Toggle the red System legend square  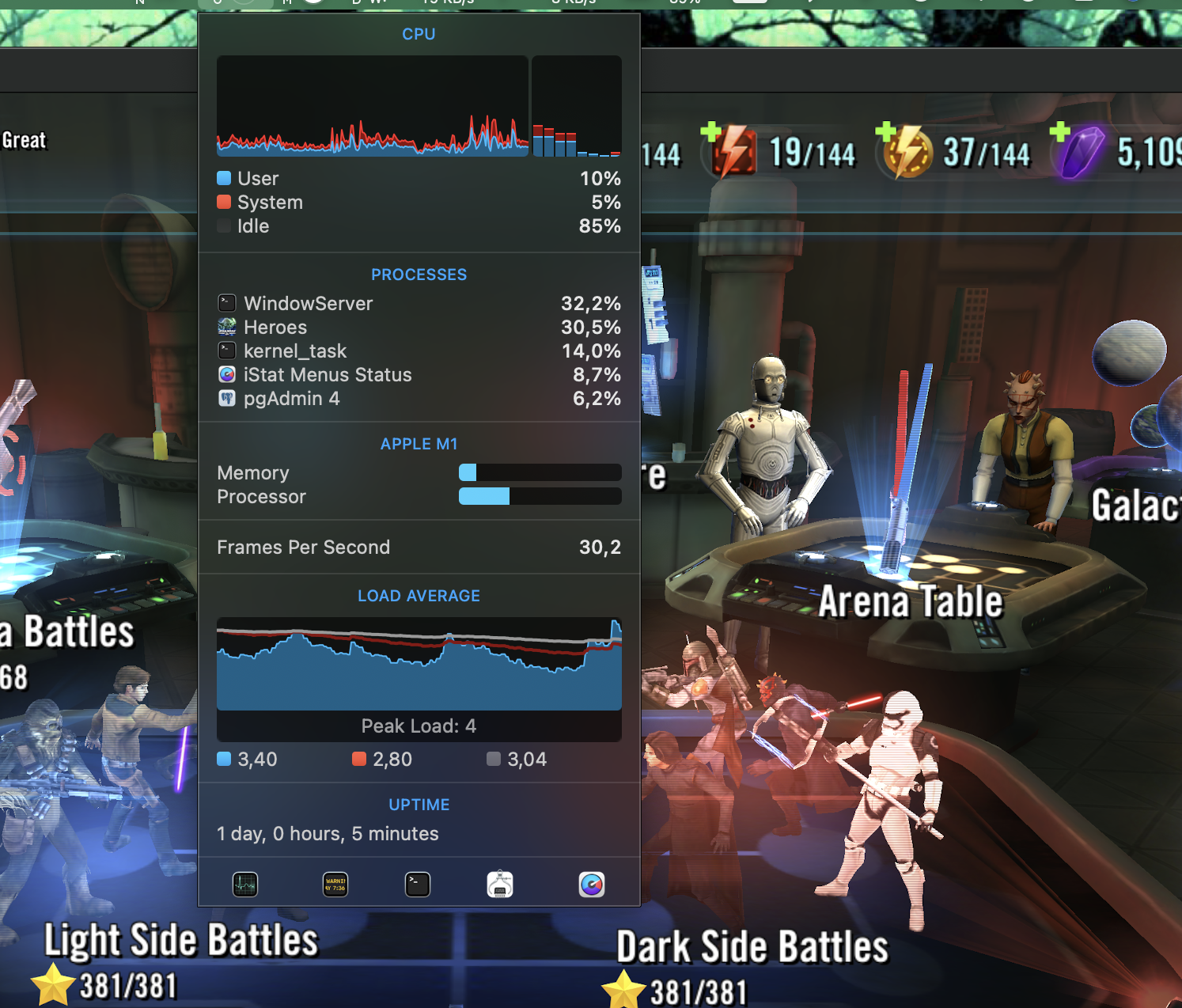222,202
